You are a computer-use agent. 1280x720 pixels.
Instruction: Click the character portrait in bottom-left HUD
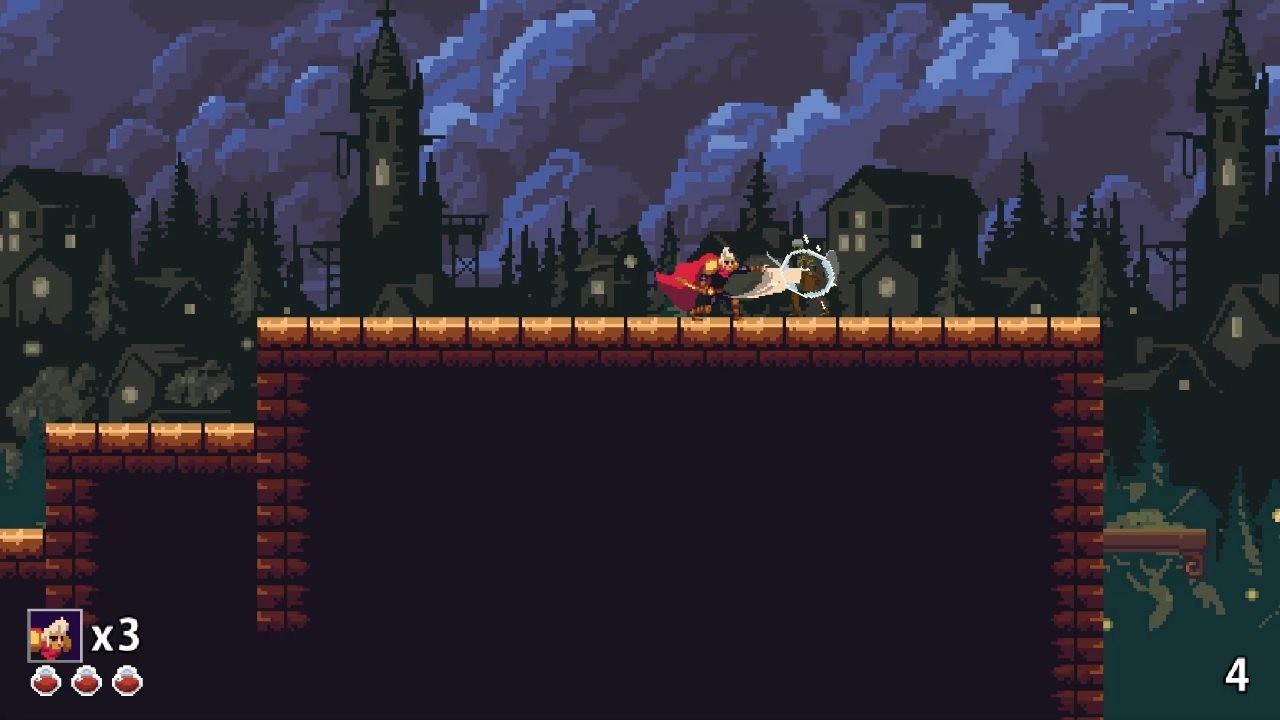57,633
